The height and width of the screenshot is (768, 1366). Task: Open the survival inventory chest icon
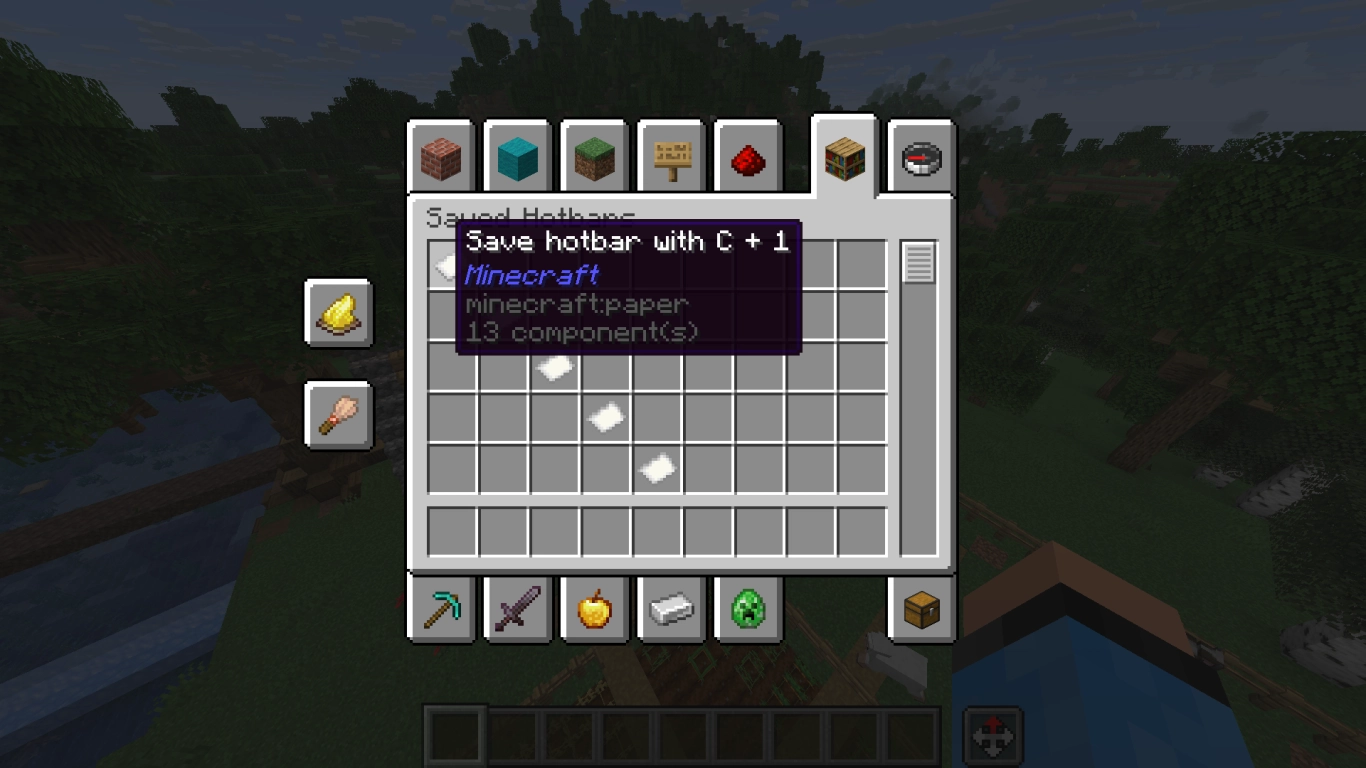pos(919,611)
